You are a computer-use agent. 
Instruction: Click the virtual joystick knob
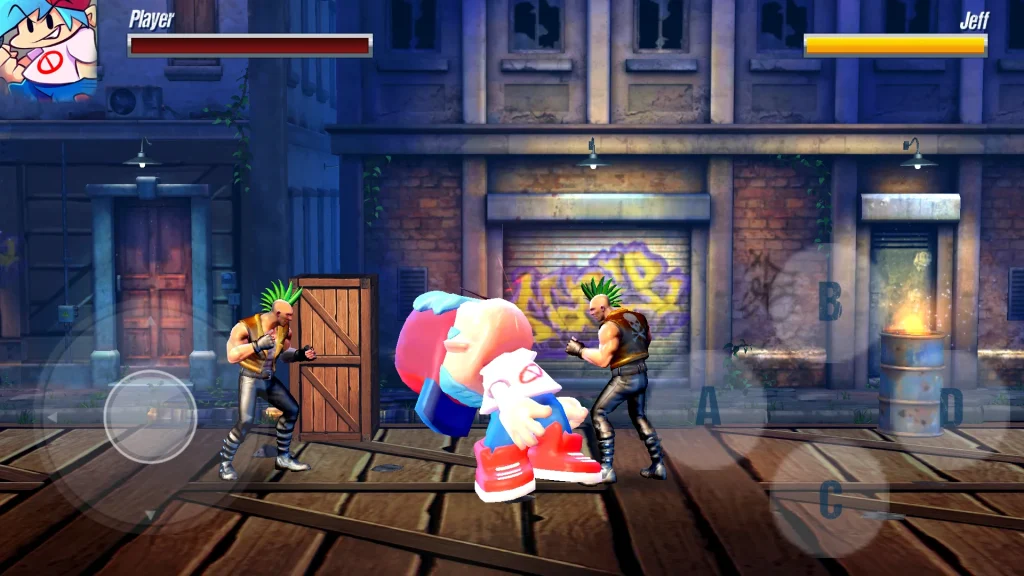tap(150, 416)
